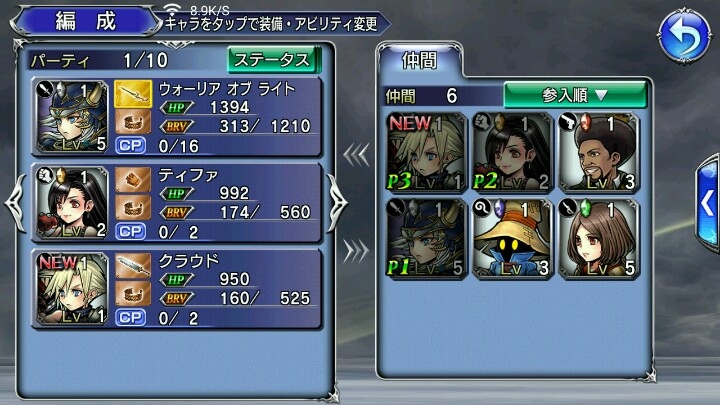Open Warrior of Light's gold sword equipment slot

click(x=132, y=94)
